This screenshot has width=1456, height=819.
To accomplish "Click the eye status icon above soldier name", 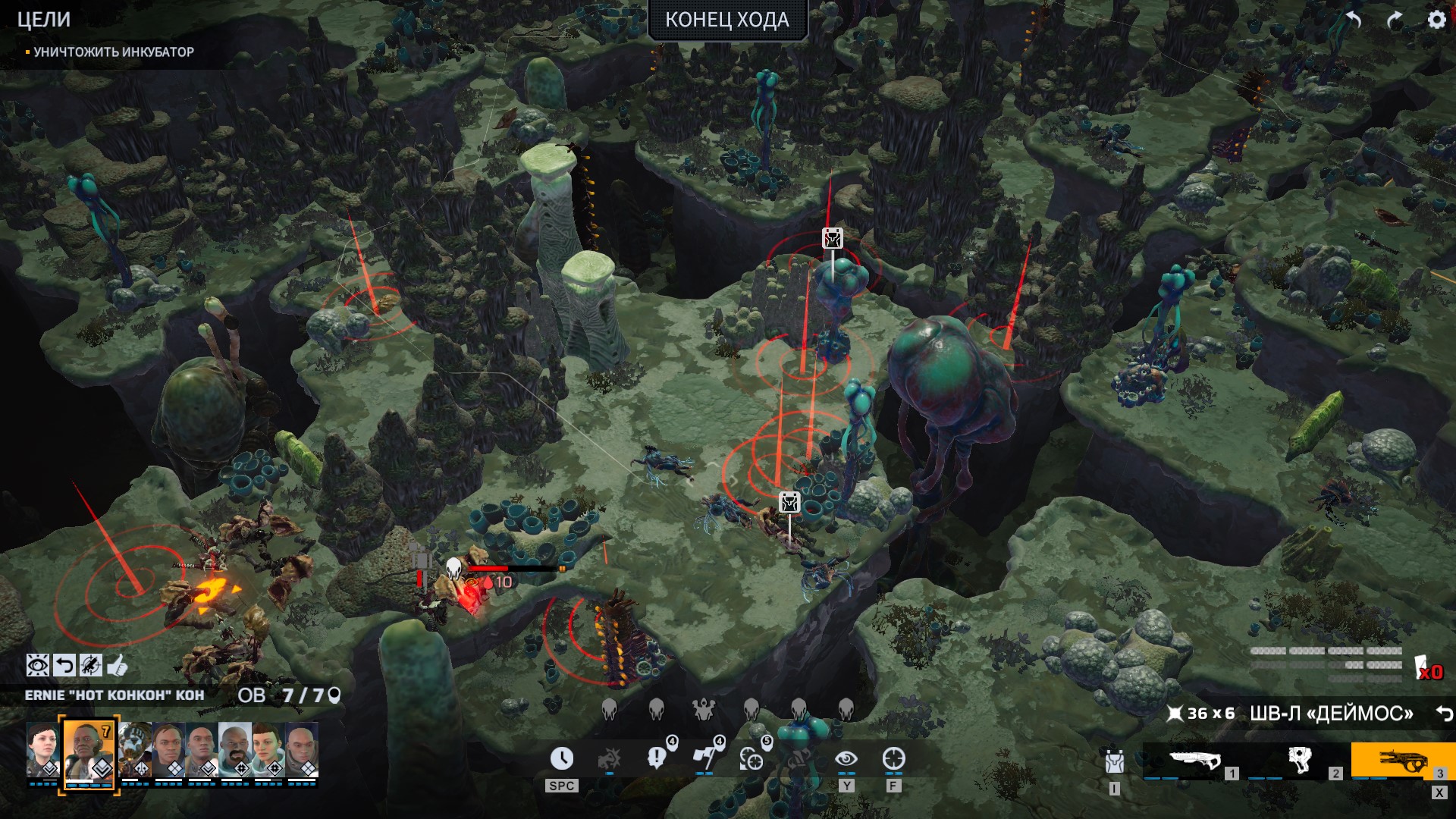I will coord(37,666).
